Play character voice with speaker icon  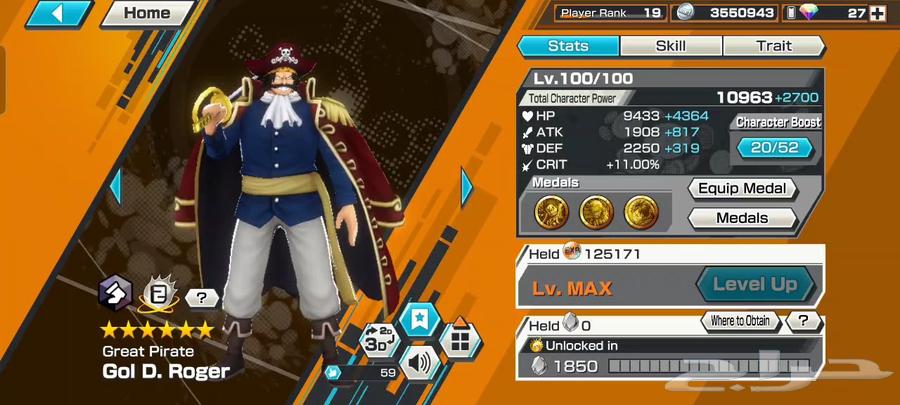tap(419, 360)
